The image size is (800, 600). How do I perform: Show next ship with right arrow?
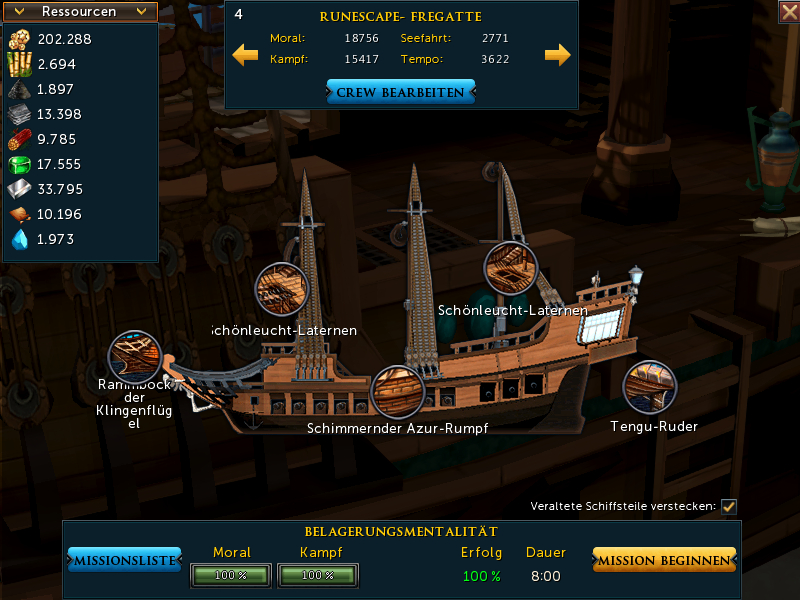tap(557, 54)
